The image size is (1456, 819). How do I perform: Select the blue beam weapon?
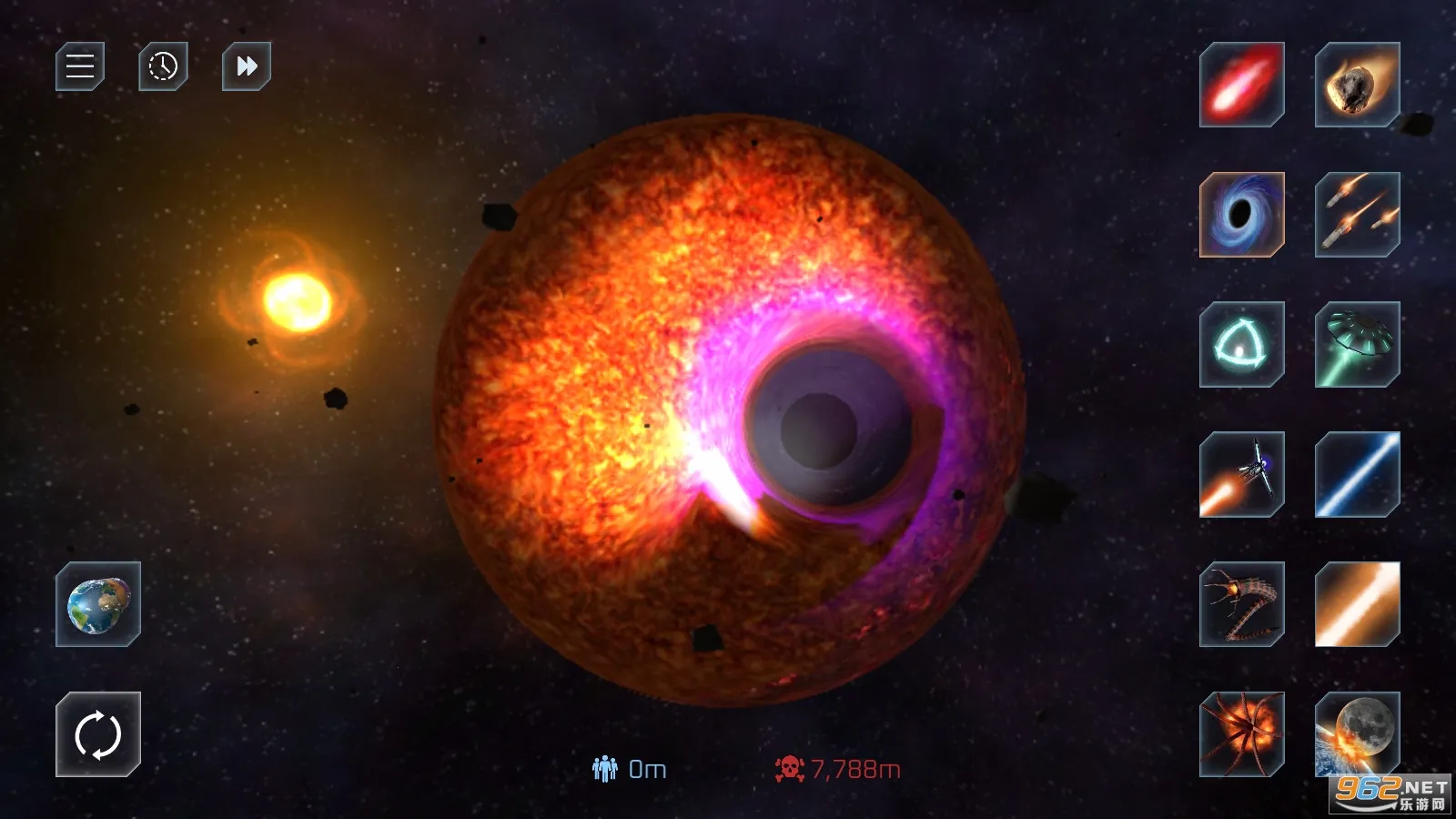pos(1357,474)
